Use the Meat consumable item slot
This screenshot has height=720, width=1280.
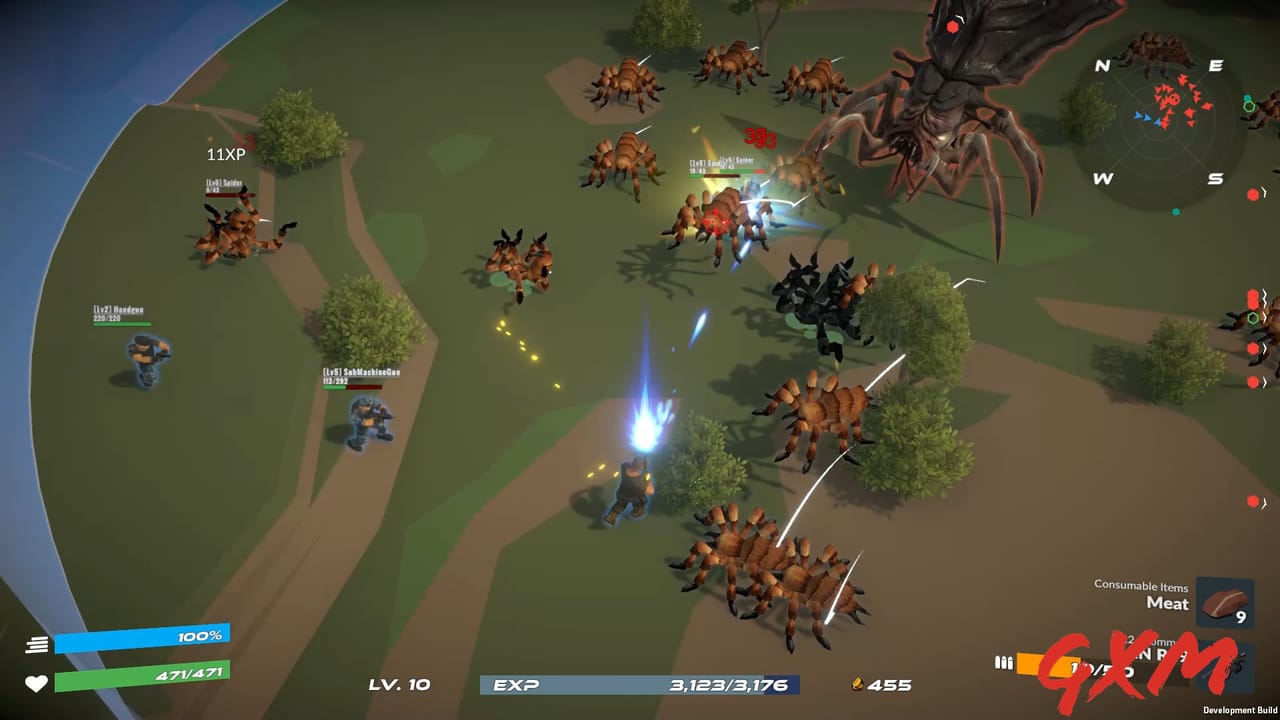click(x=1224, y=605)
